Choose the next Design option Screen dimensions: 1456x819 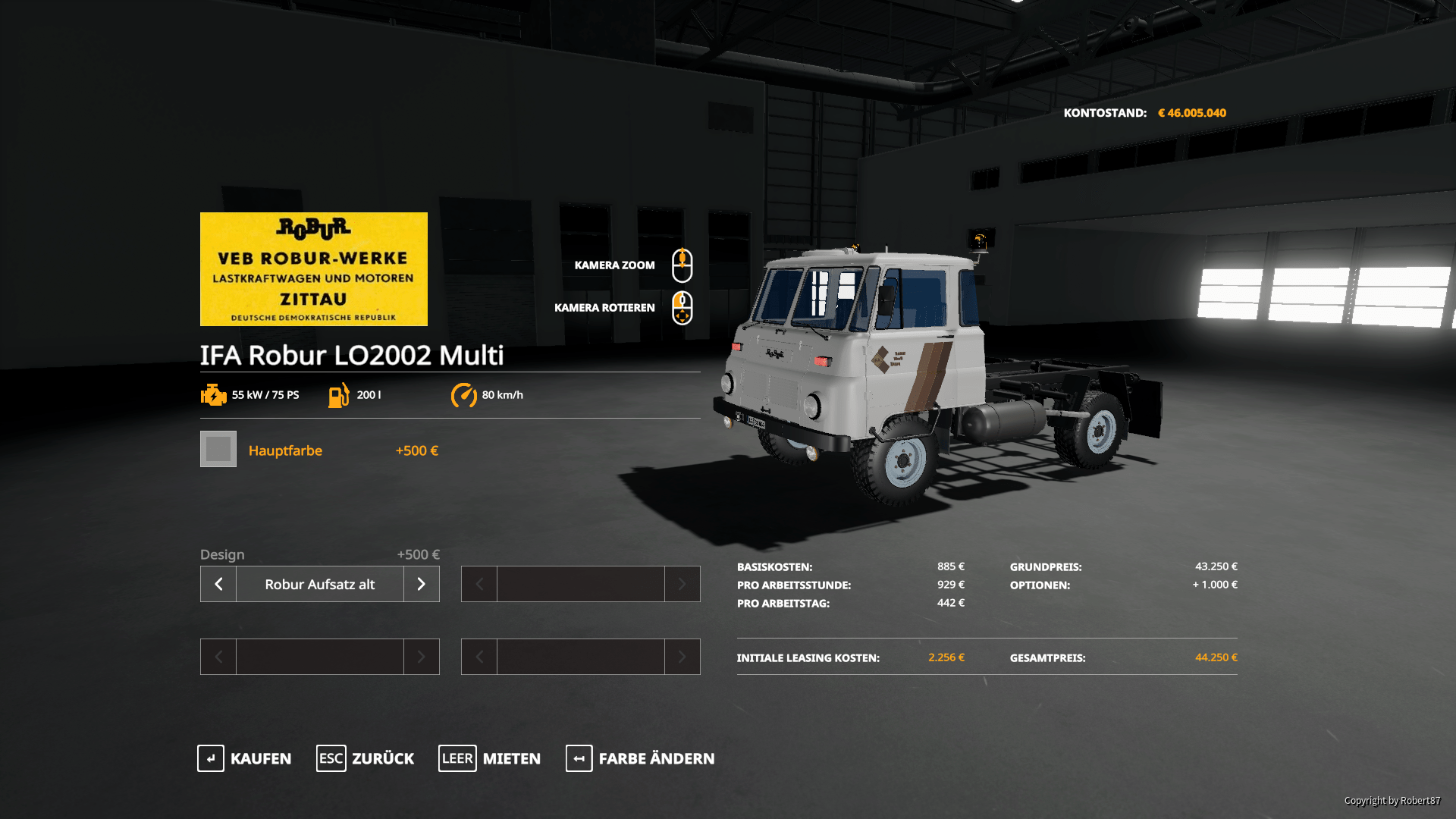coord(422,584)
